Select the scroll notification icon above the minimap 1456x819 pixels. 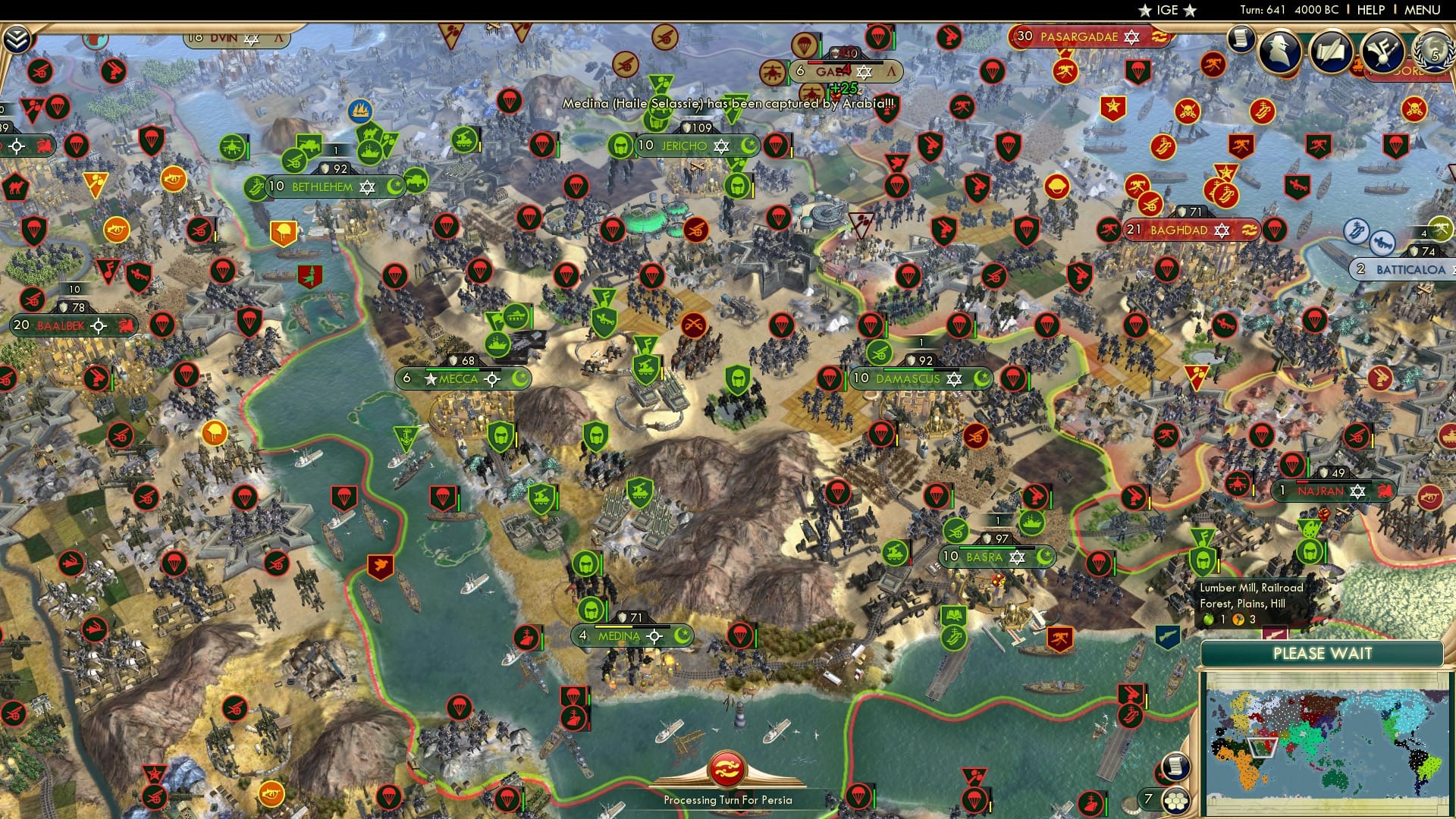pos(1176,767)
